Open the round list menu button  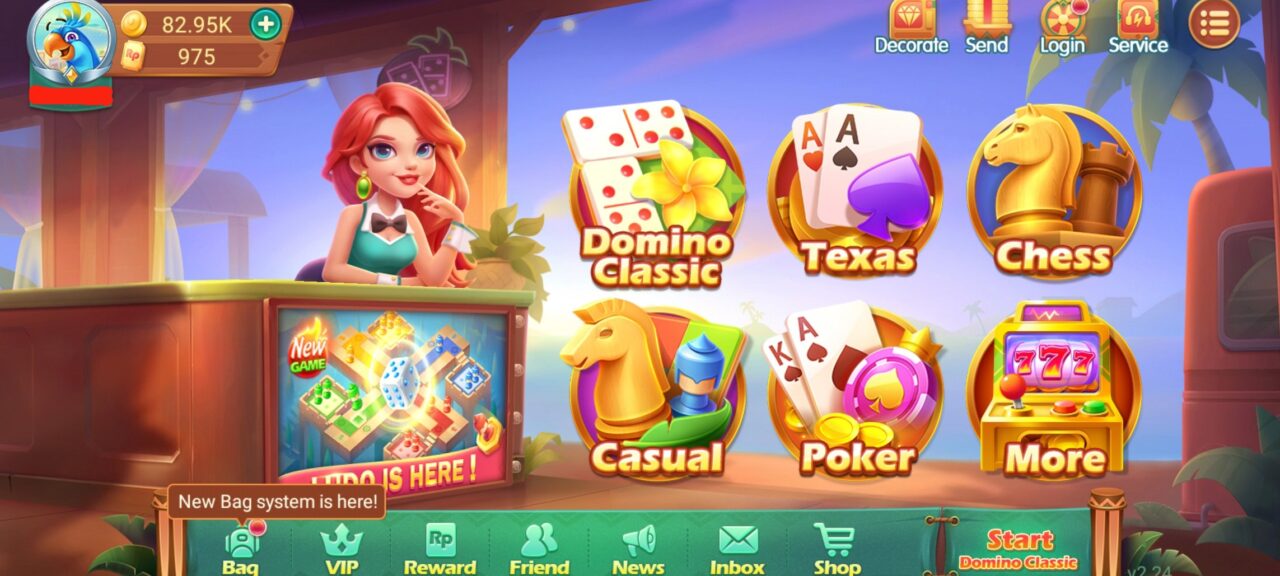pyautogui.click(x=1214, y=24)
